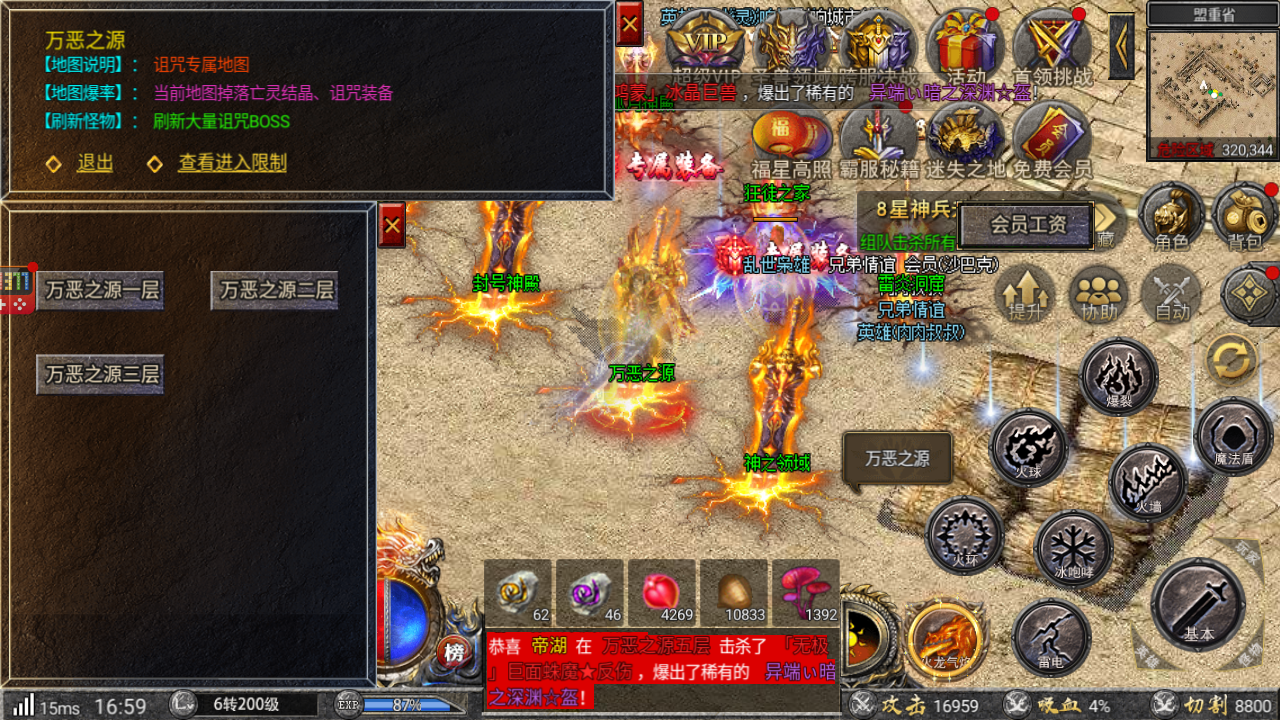The width and height of the screenshot is (1280, 720).
Task: Toggle 自动 auto-battle mode
Action: coord(1171,294)
